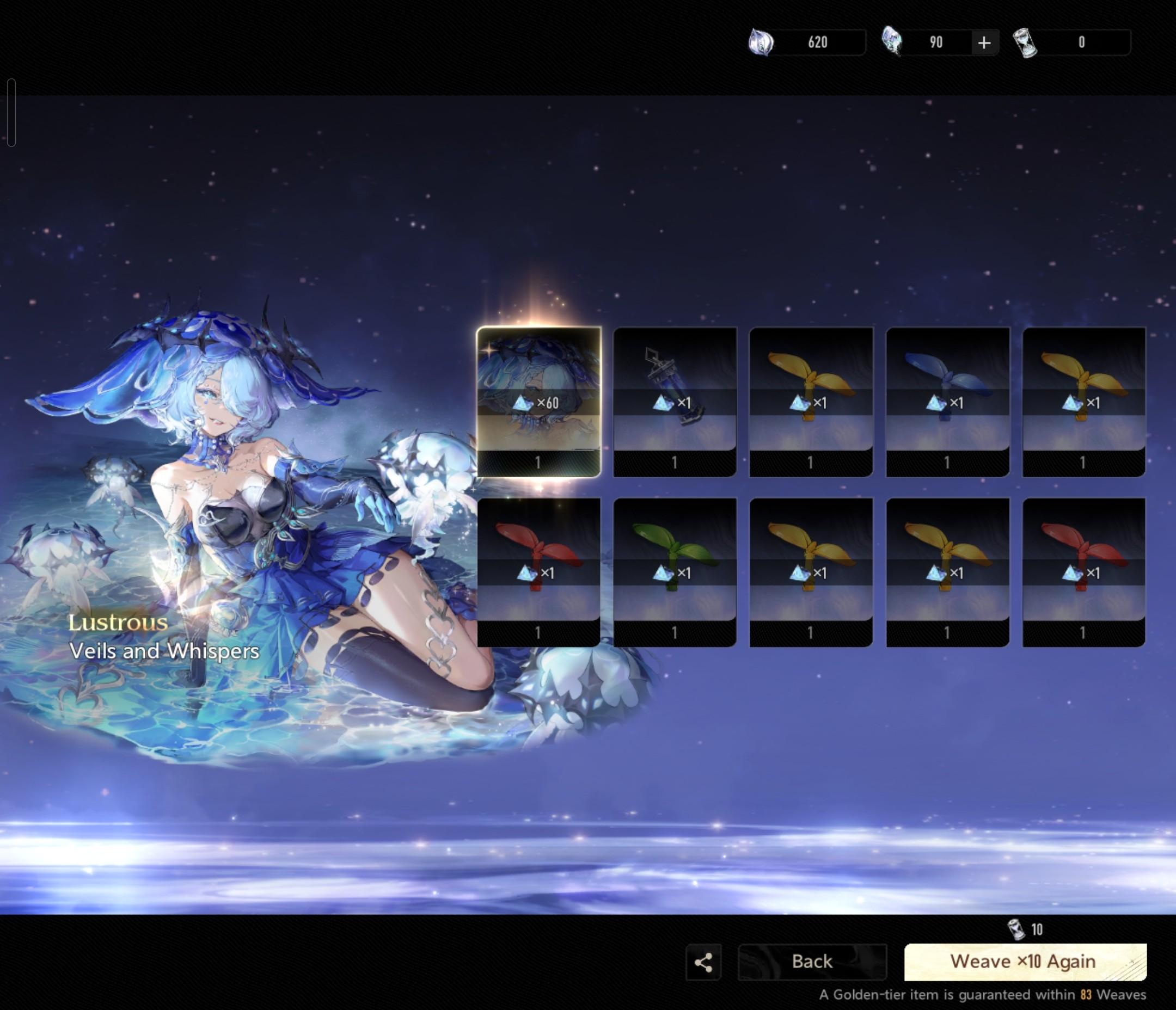Select the dark lantern item card
This screenshot has height=1010, width=1176.
point(675,402)
